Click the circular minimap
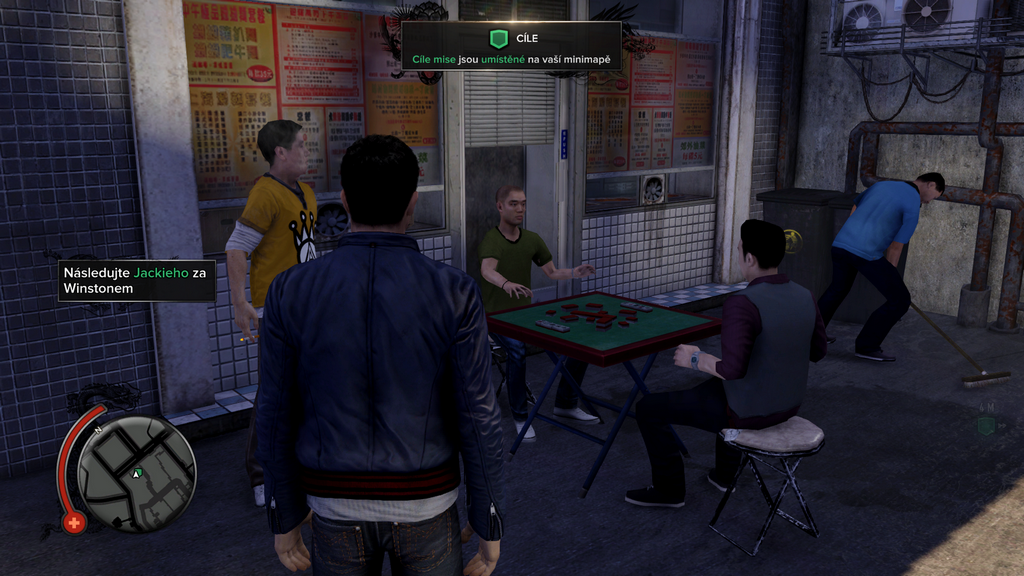This screenshot has height=576, width=1024. 136,473
